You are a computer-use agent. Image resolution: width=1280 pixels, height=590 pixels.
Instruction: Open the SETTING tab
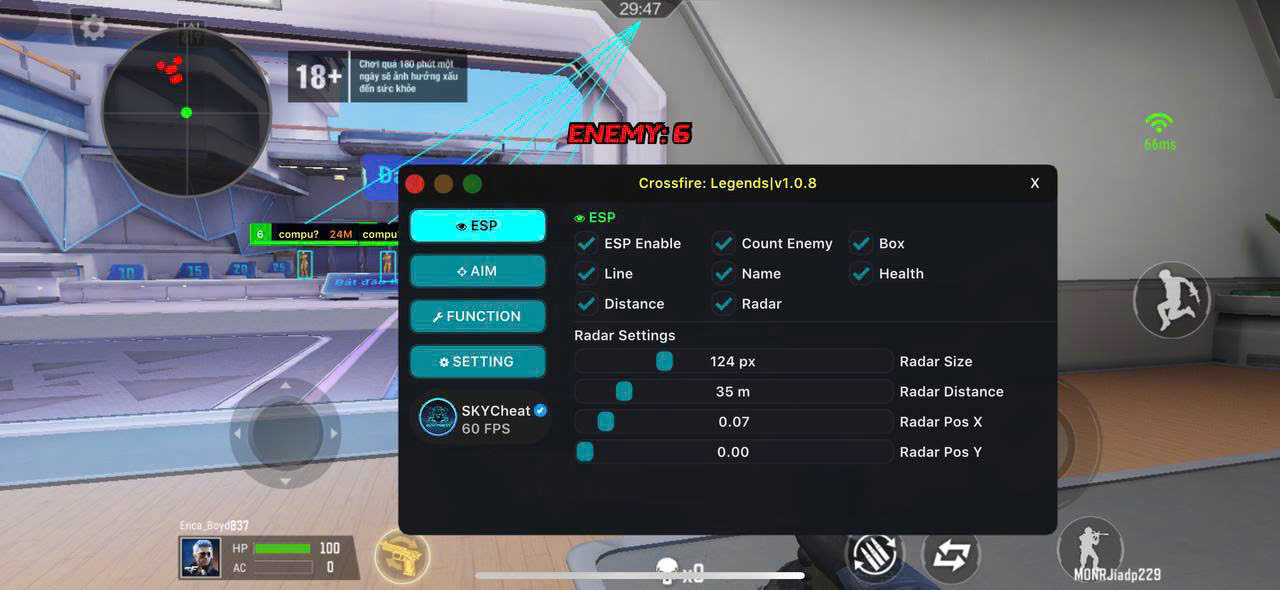tap(478, 361)
